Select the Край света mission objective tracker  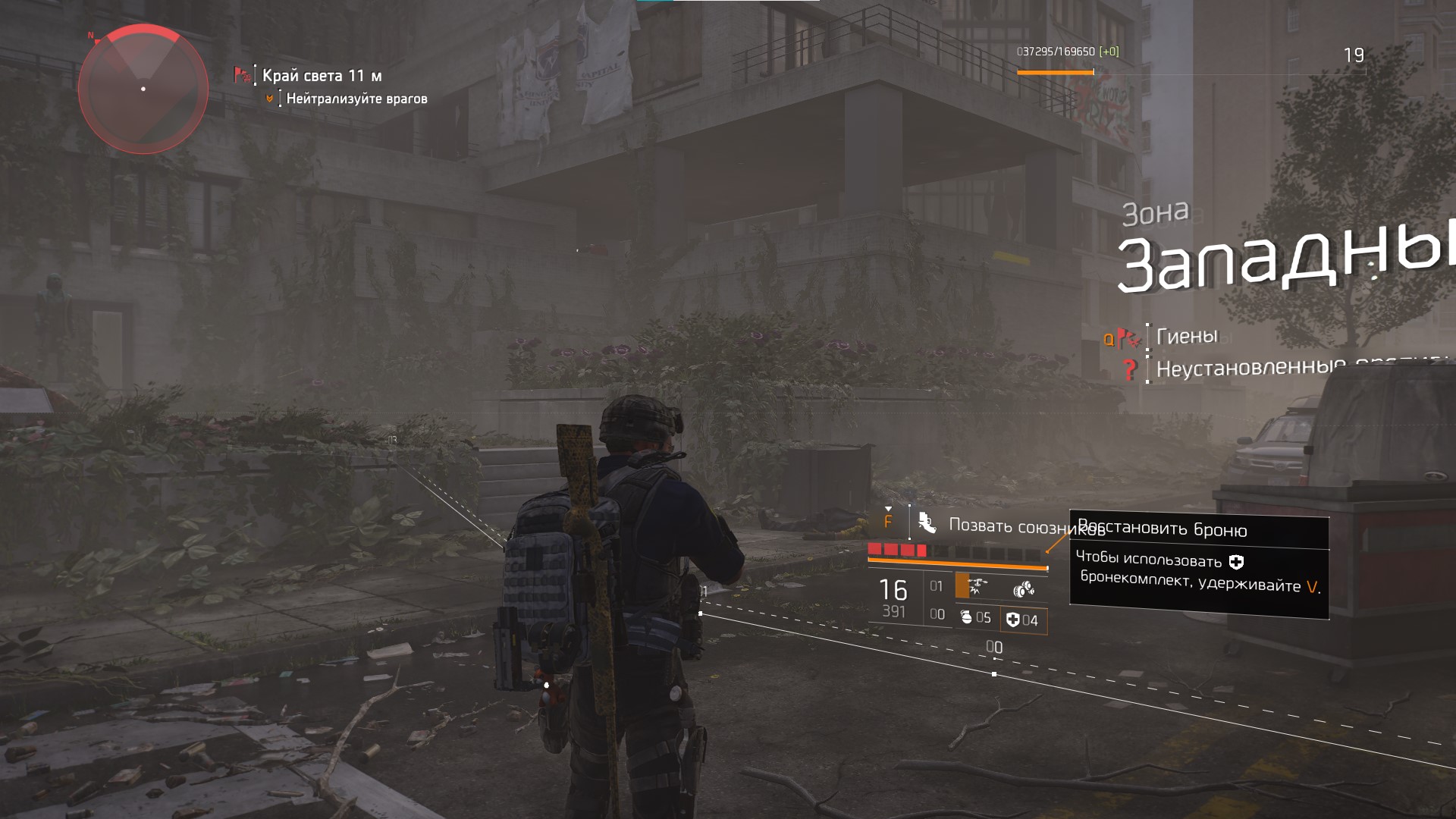pyautogui.click(x=322, y=76)
